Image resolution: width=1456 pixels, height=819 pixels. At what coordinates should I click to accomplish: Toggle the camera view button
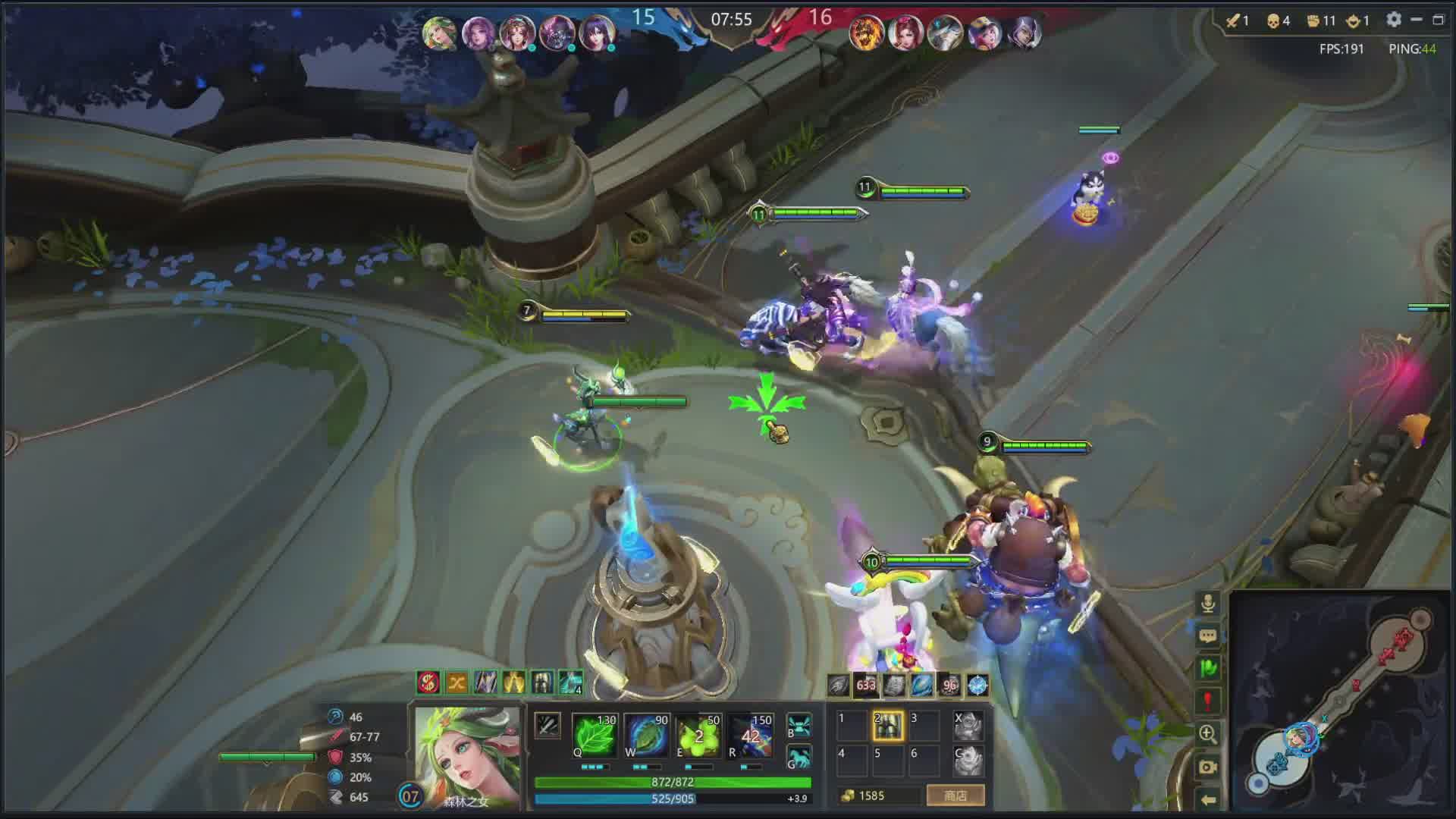1208,767
